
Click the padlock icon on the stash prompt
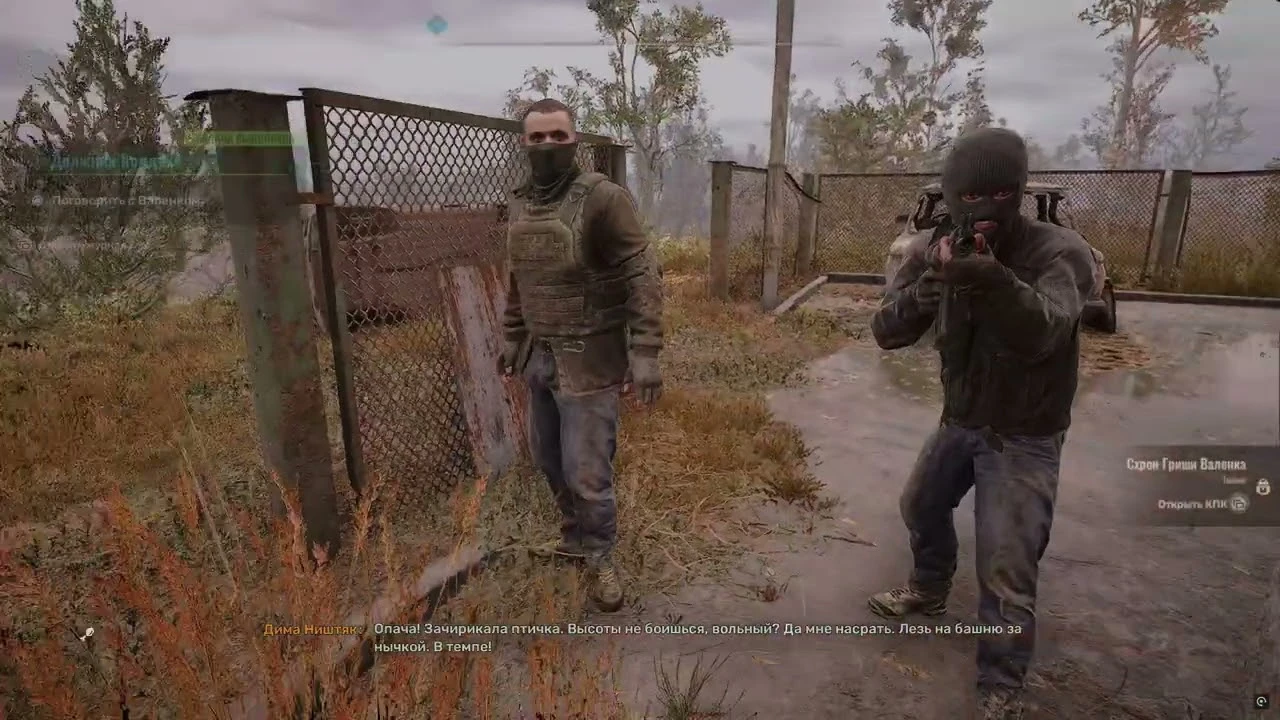pyautogui.click(x=1264, y=487)
